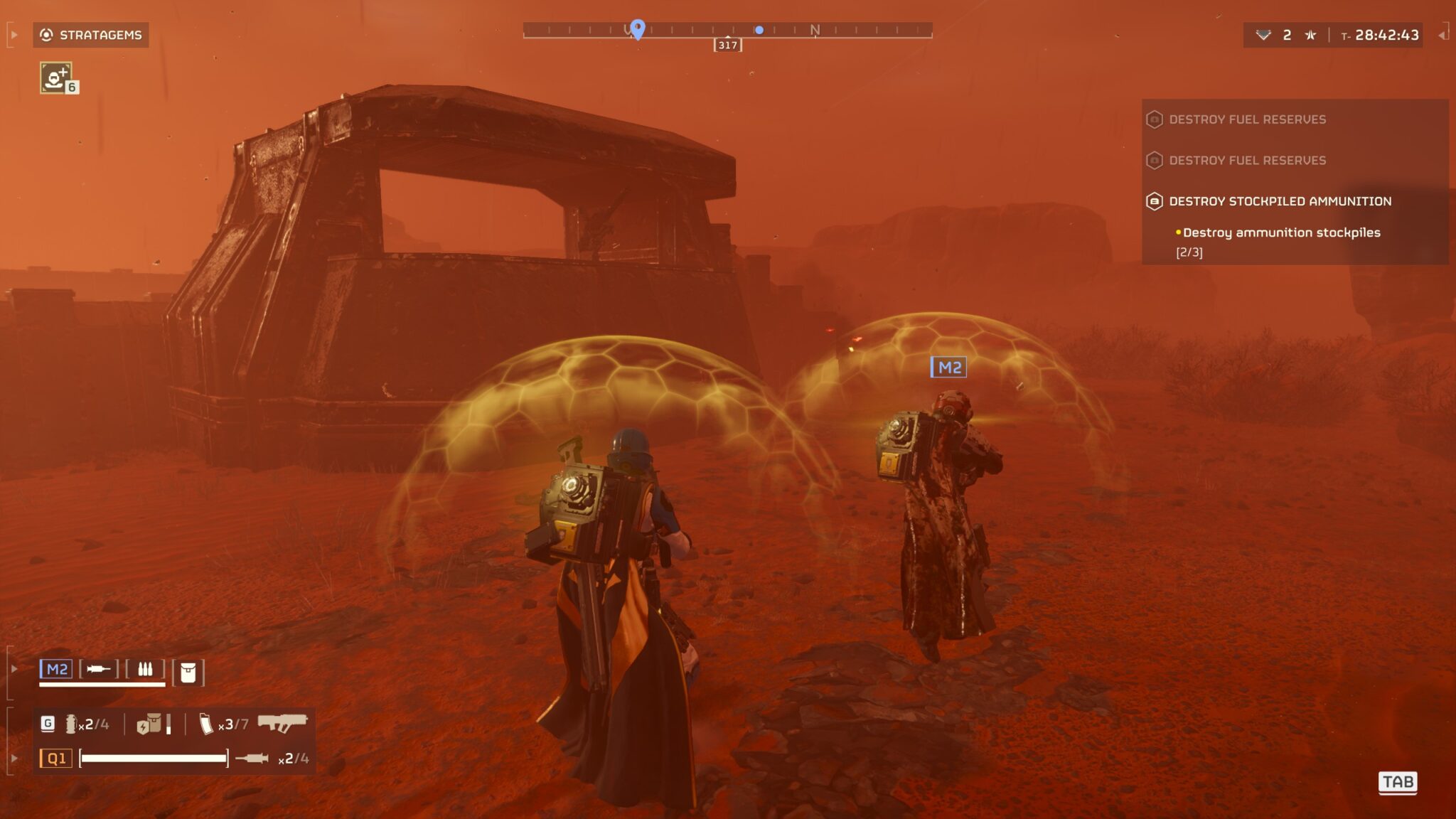Click the M2 marker above teammate
The image size is (1456, 819).
tap(949, 368)
